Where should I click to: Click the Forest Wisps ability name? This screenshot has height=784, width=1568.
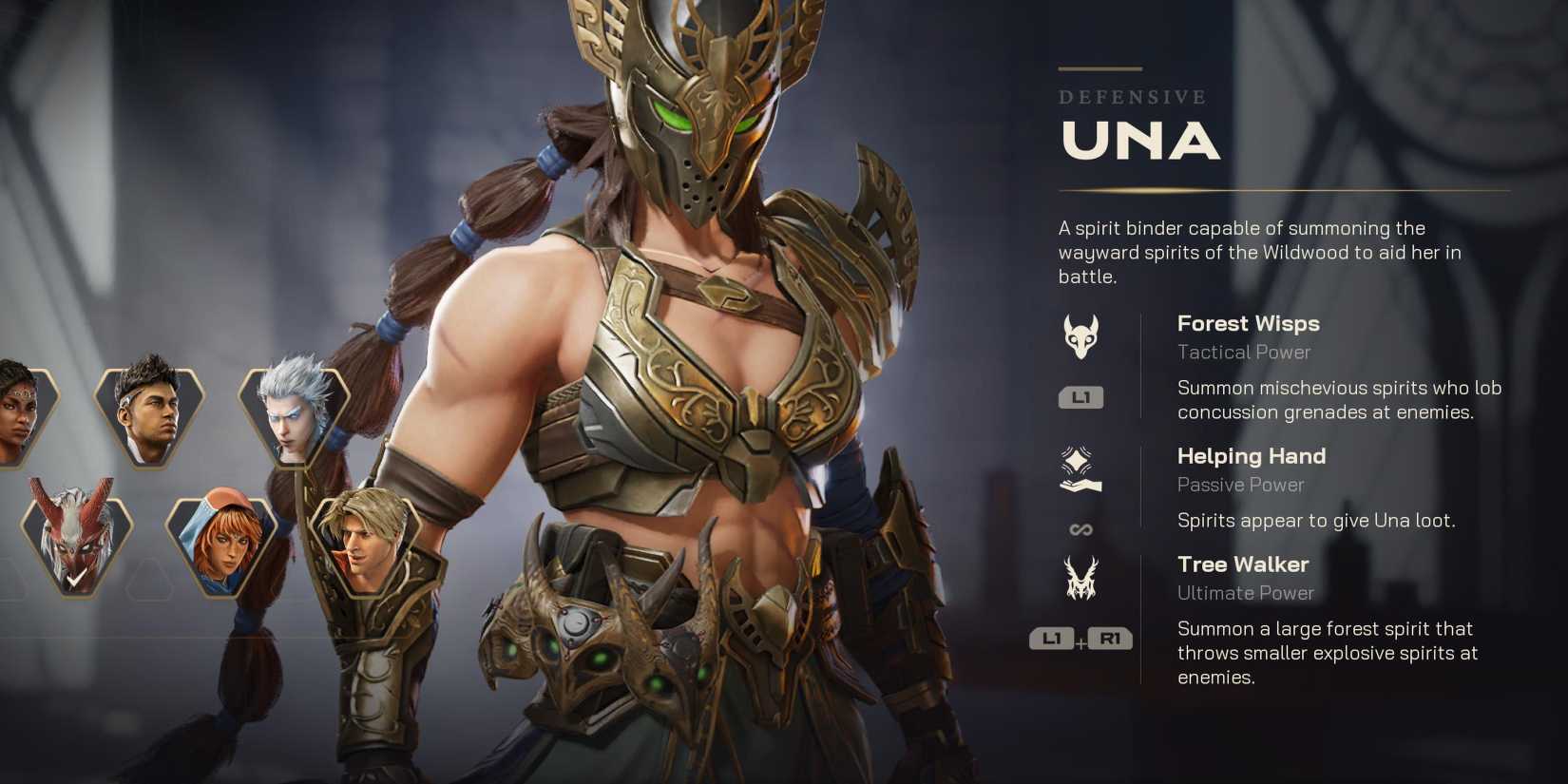[x=1249, y=324]
